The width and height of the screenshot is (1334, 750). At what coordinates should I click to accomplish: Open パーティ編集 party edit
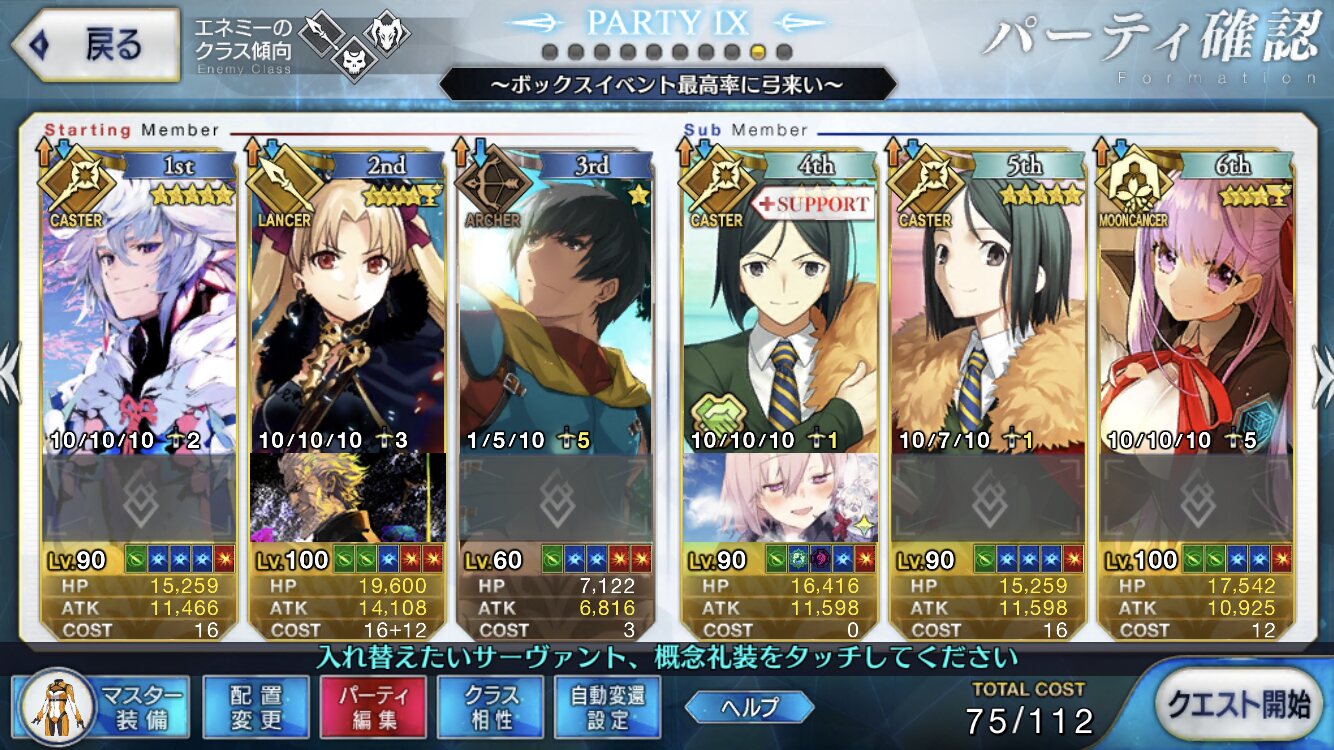[373, 706]
